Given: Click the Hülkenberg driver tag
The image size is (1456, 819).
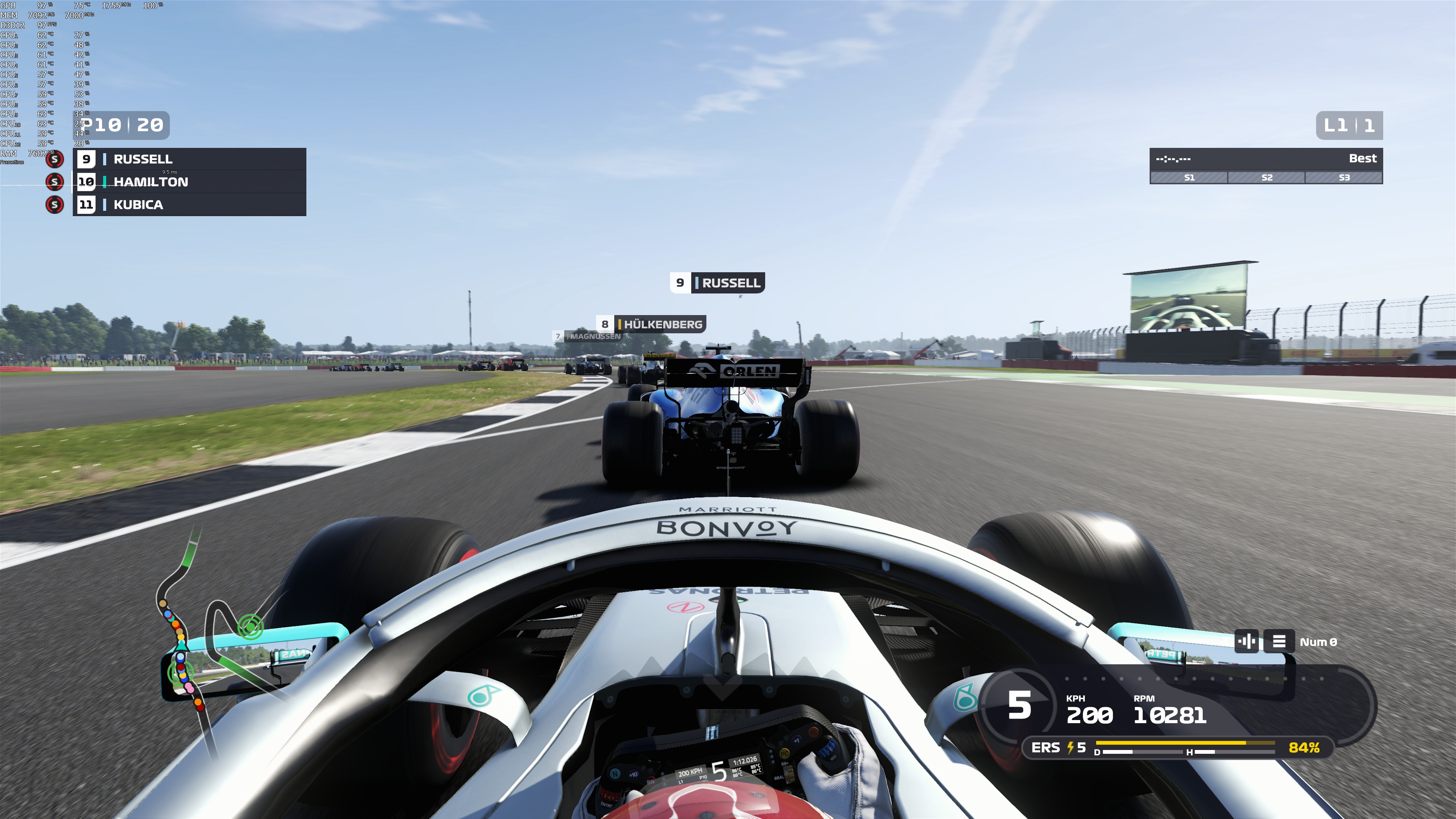Looking at the screenshot, I should point(651,325).
